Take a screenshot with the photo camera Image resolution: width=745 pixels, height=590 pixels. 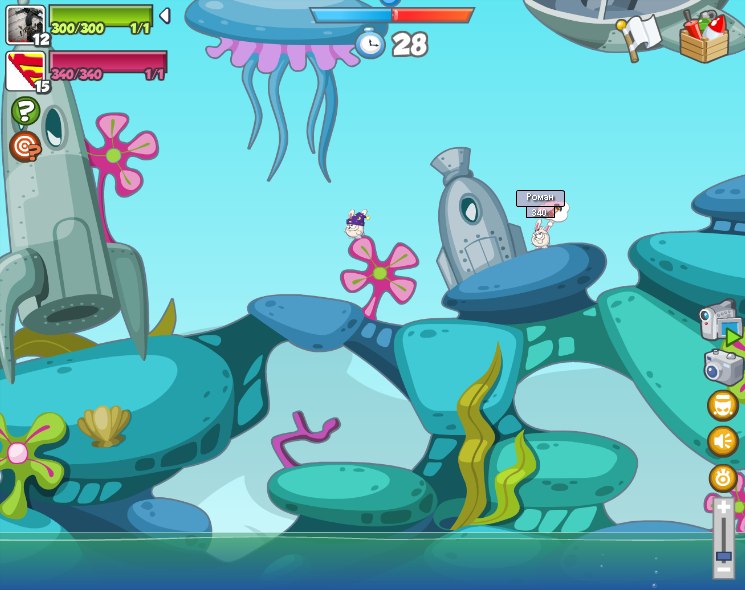click(722, 367)
